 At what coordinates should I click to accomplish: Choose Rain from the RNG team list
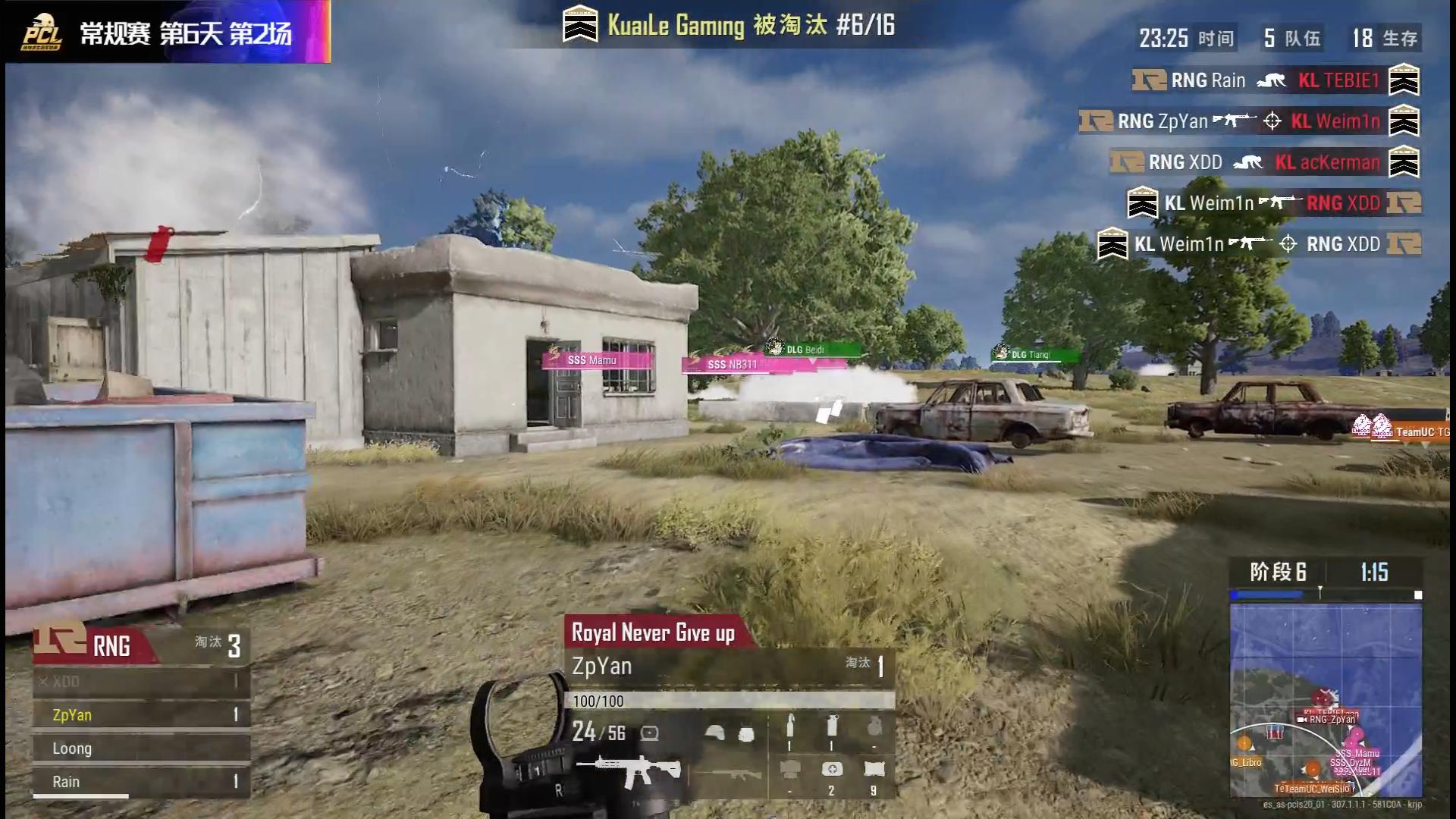pos(141,782)
